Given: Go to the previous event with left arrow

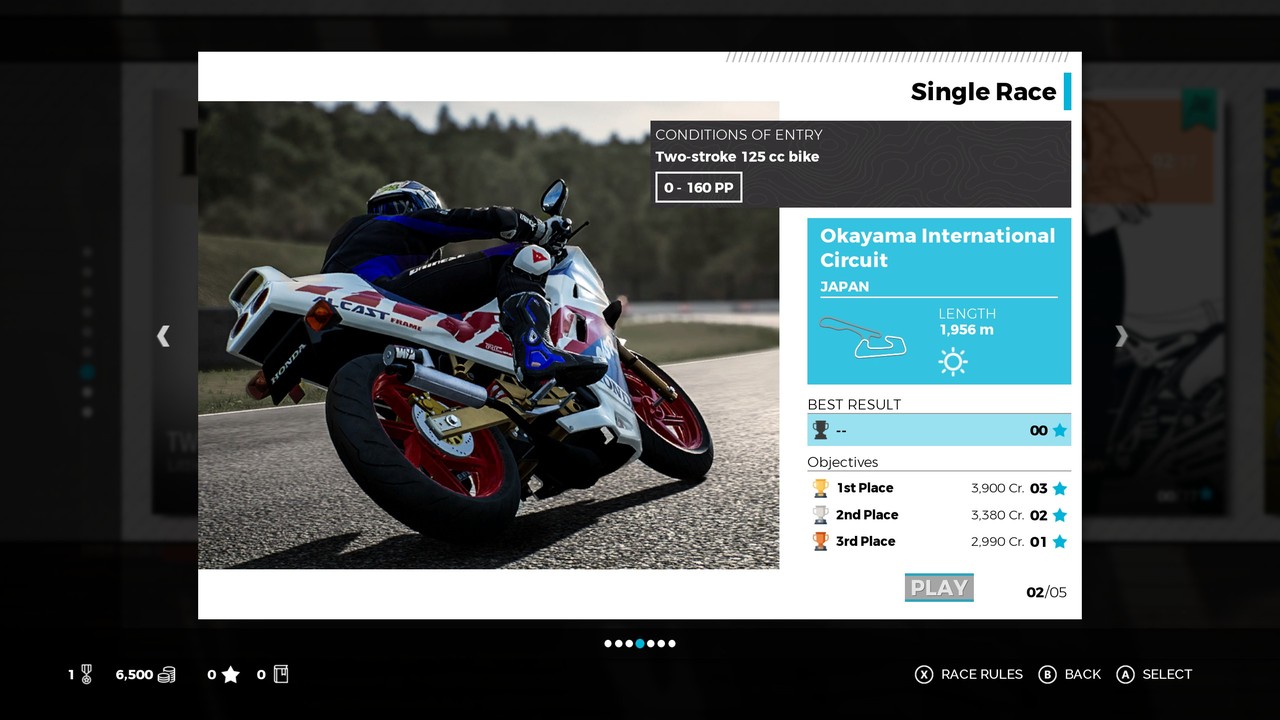Looking at the screenshot, I should pos(163,337).
